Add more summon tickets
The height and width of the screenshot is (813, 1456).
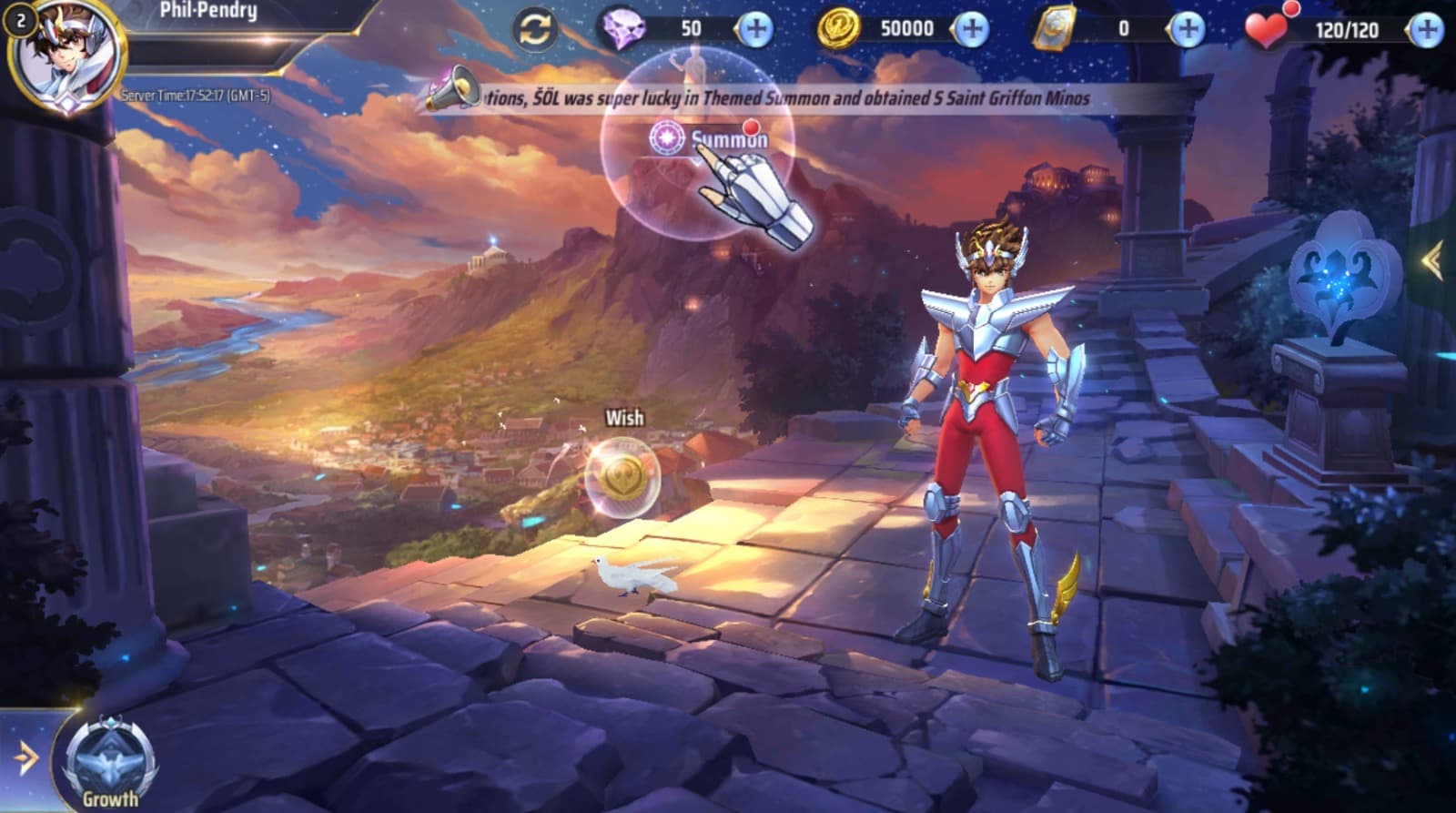coord(1187,29)
